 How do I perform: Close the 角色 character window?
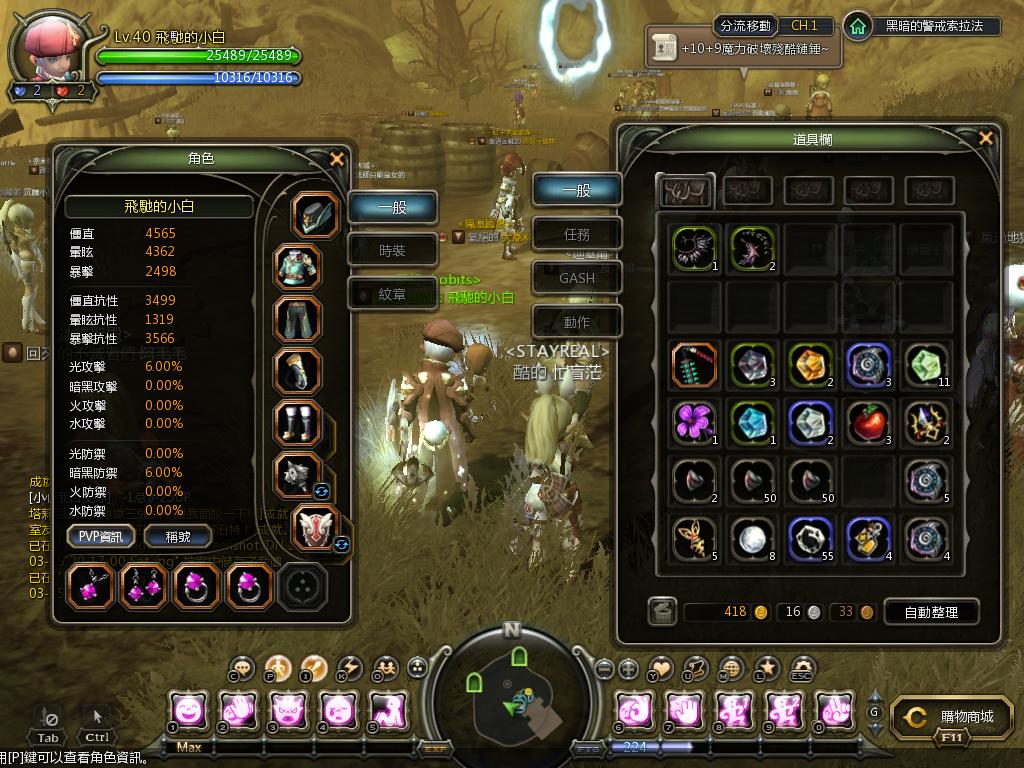337,159
